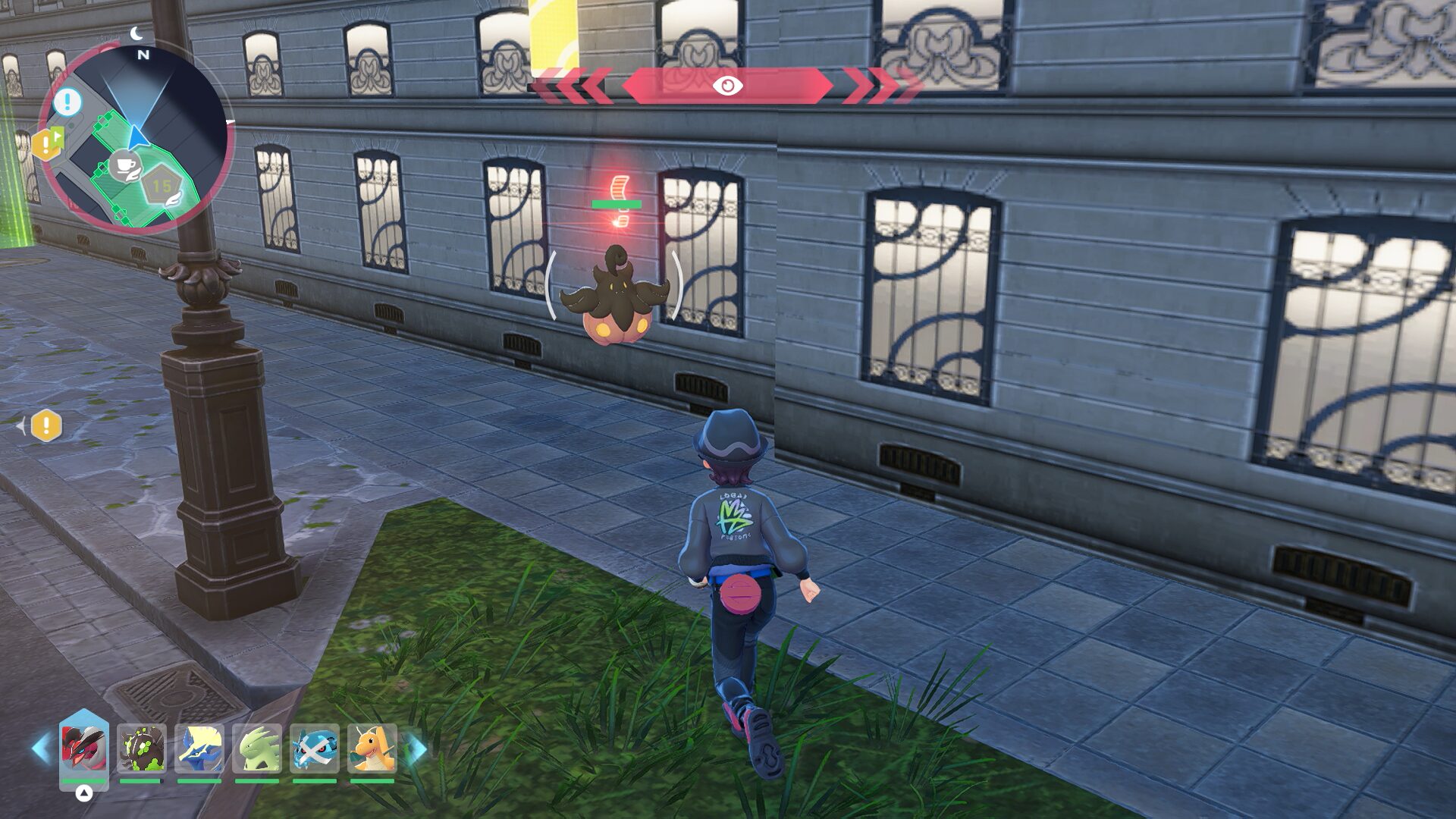Click the left party cycle arrow
This screenshot has width=1456, height=819.
point(41,748)
